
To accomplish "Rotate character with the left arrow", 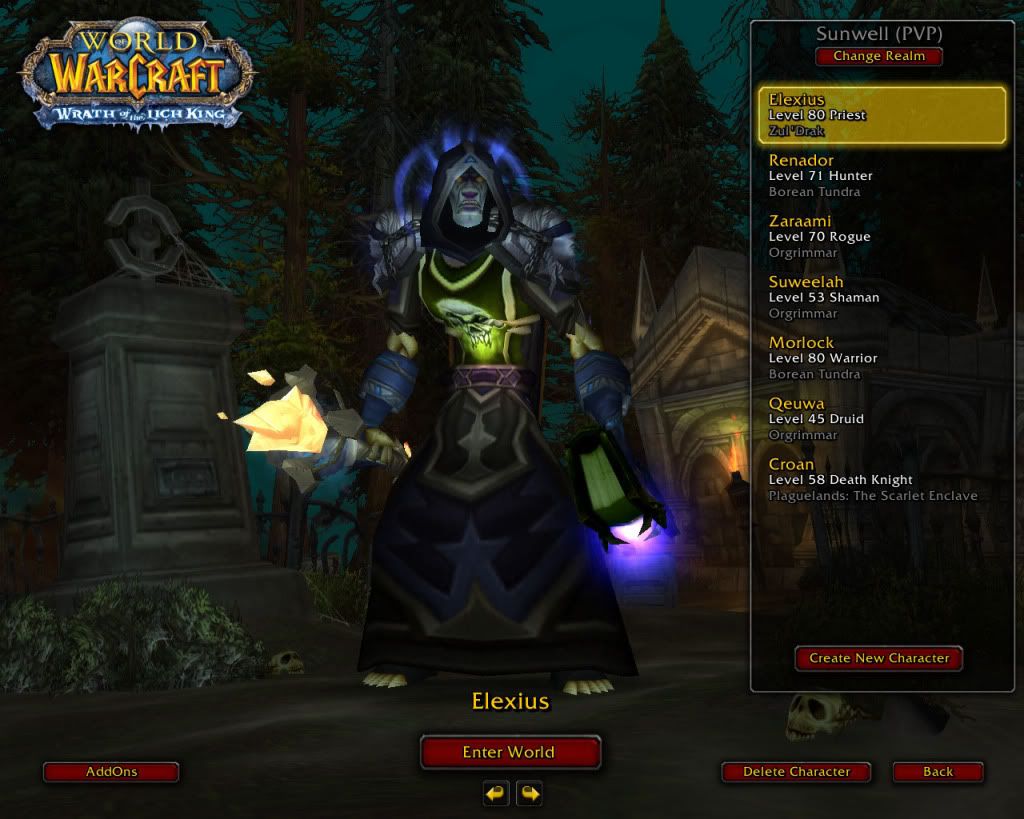I will (496, 794).
